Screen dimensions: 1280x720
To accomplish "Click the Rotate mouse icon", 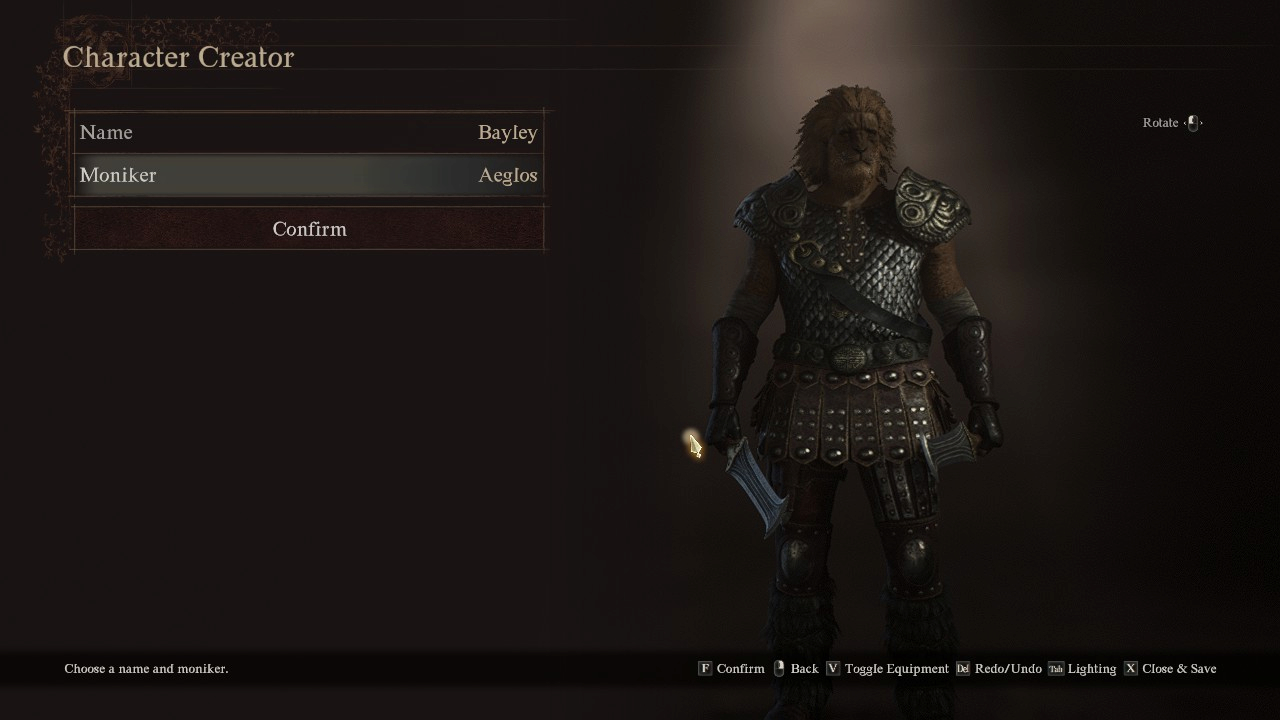I will point(1193,122).
